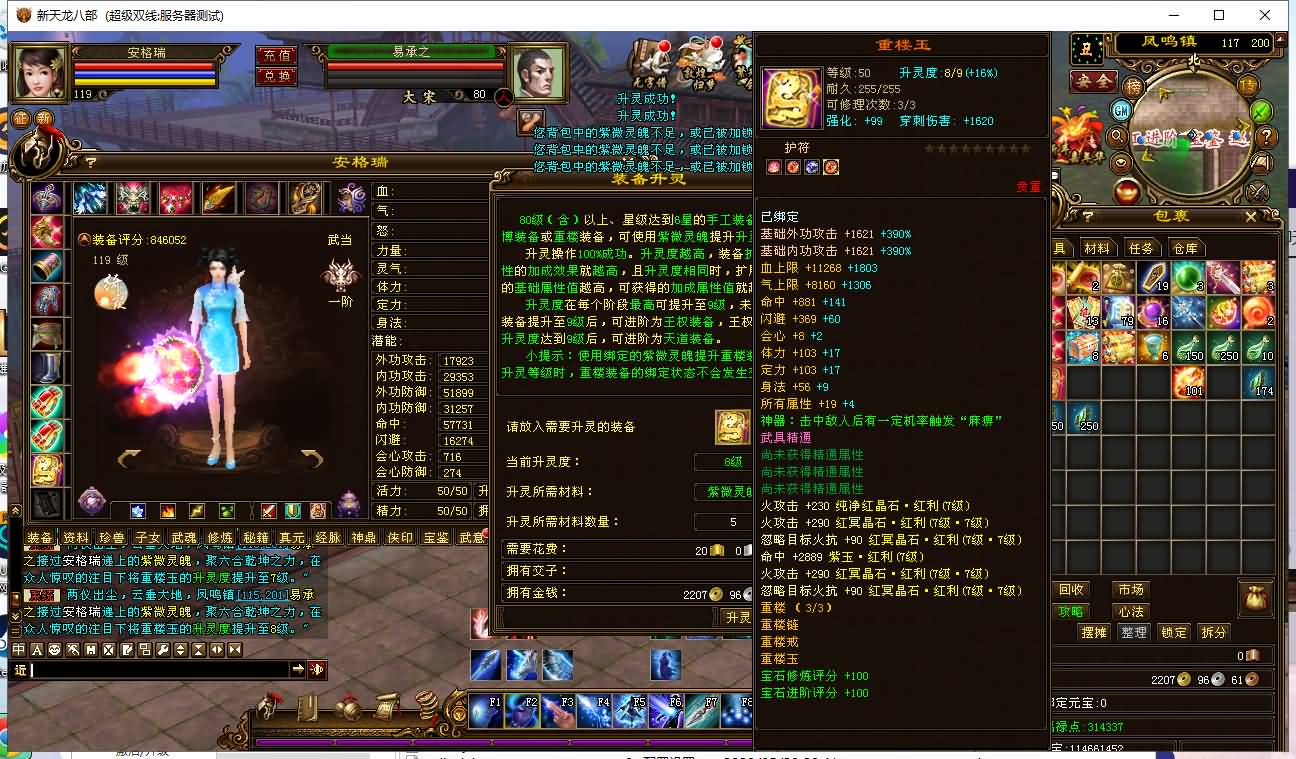Image resolution: width=1296 pixels, height=759 pixels.
Task: Open the 珍兽 tab in the character window
Action: click(110, 536)
